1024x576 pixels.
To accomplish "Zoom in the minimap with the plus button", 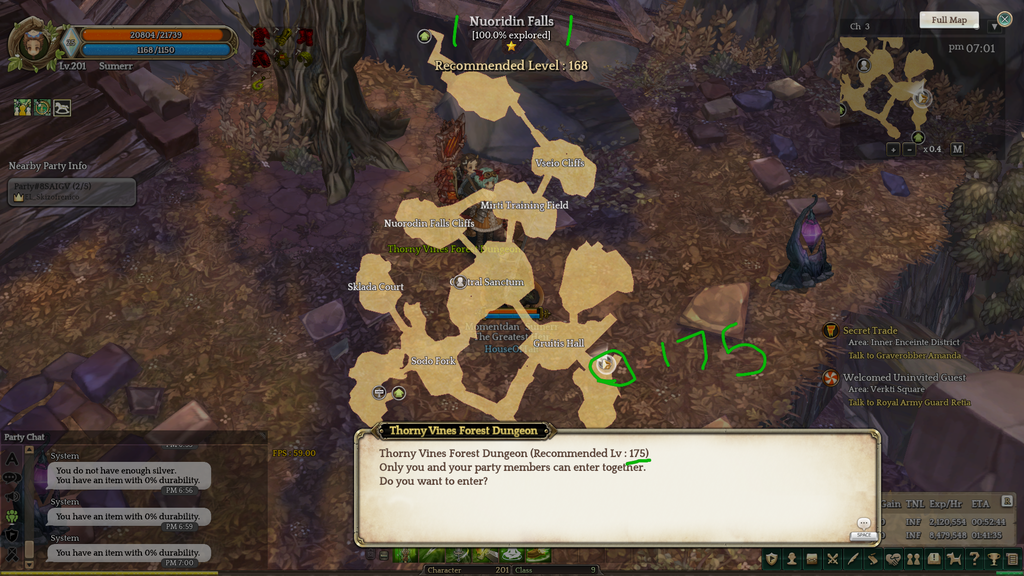I will click(x=892, y=149).
